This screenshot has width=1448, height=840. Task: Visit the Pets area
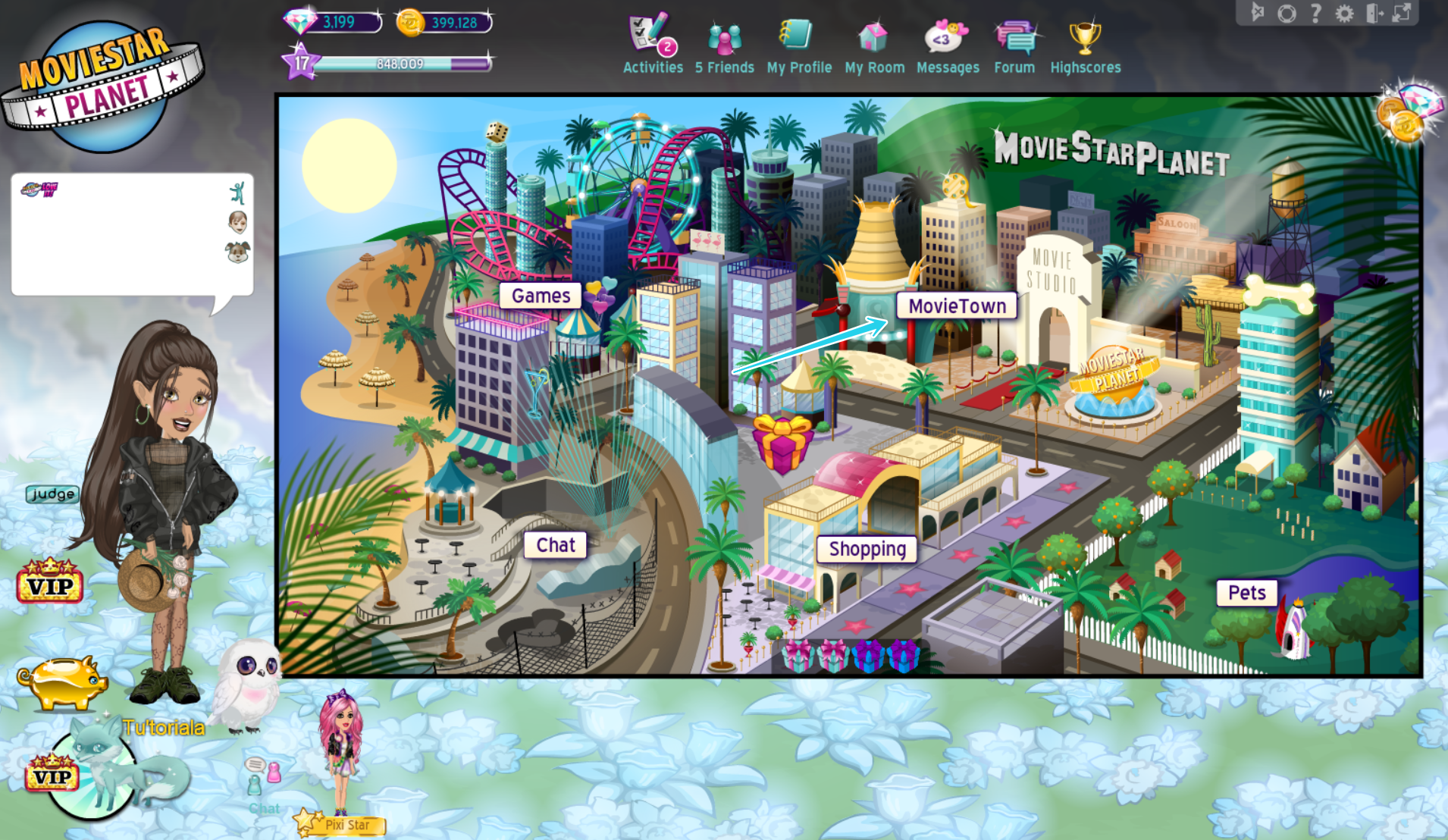[1246, 592]
